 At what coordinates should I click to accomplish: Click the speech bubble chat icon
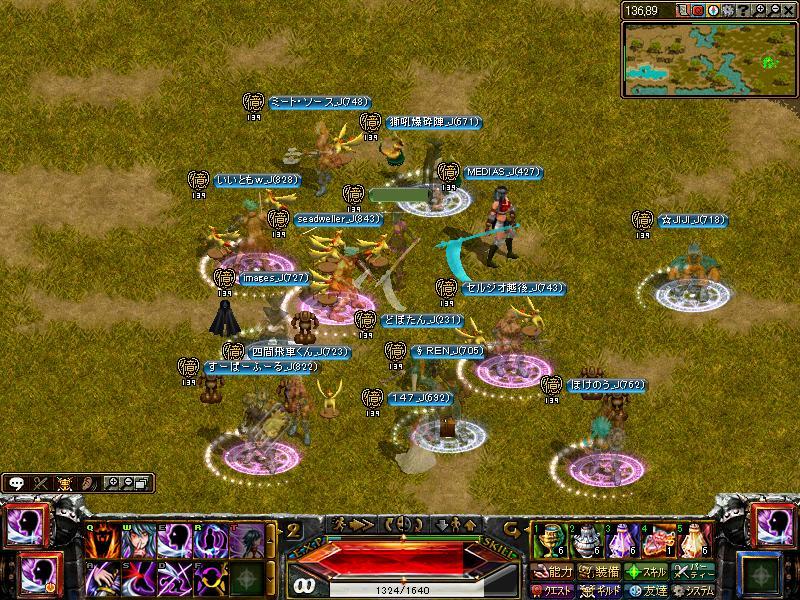(x=17, y=483)
